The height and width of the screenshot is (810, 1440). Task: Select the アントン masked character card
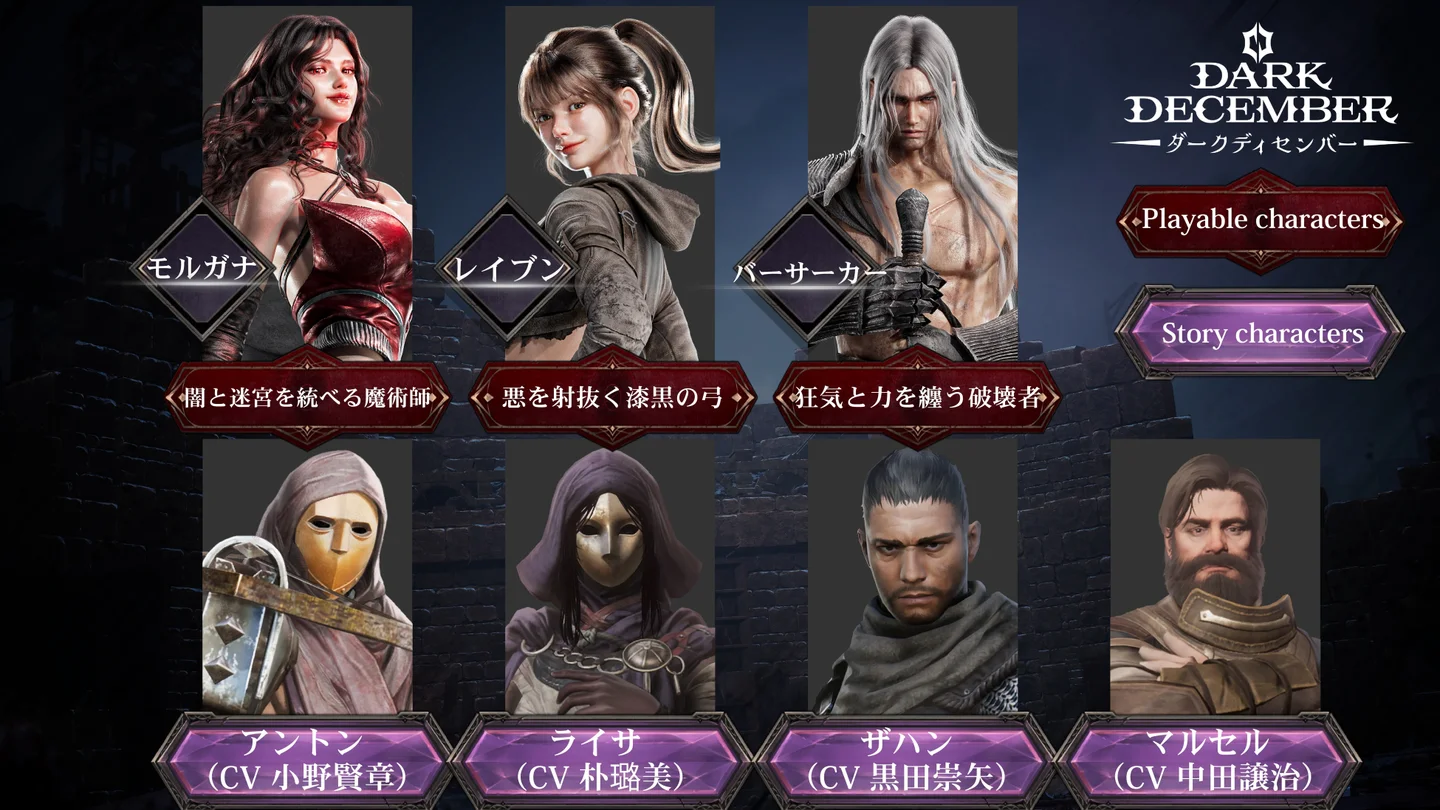[x=307, y=580]
